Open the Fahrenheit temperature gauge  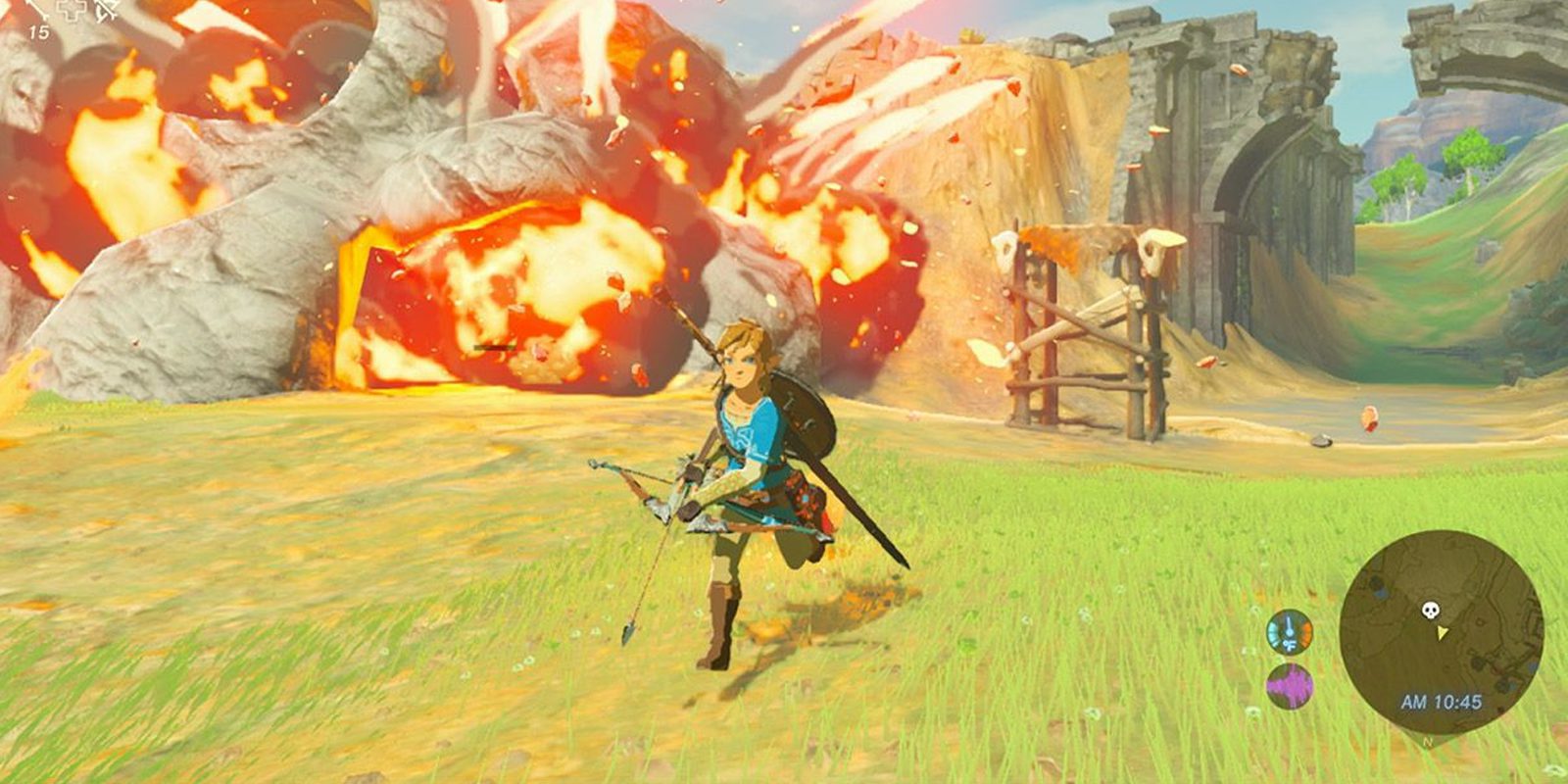pyautogui.click(x=1290, y=632)
